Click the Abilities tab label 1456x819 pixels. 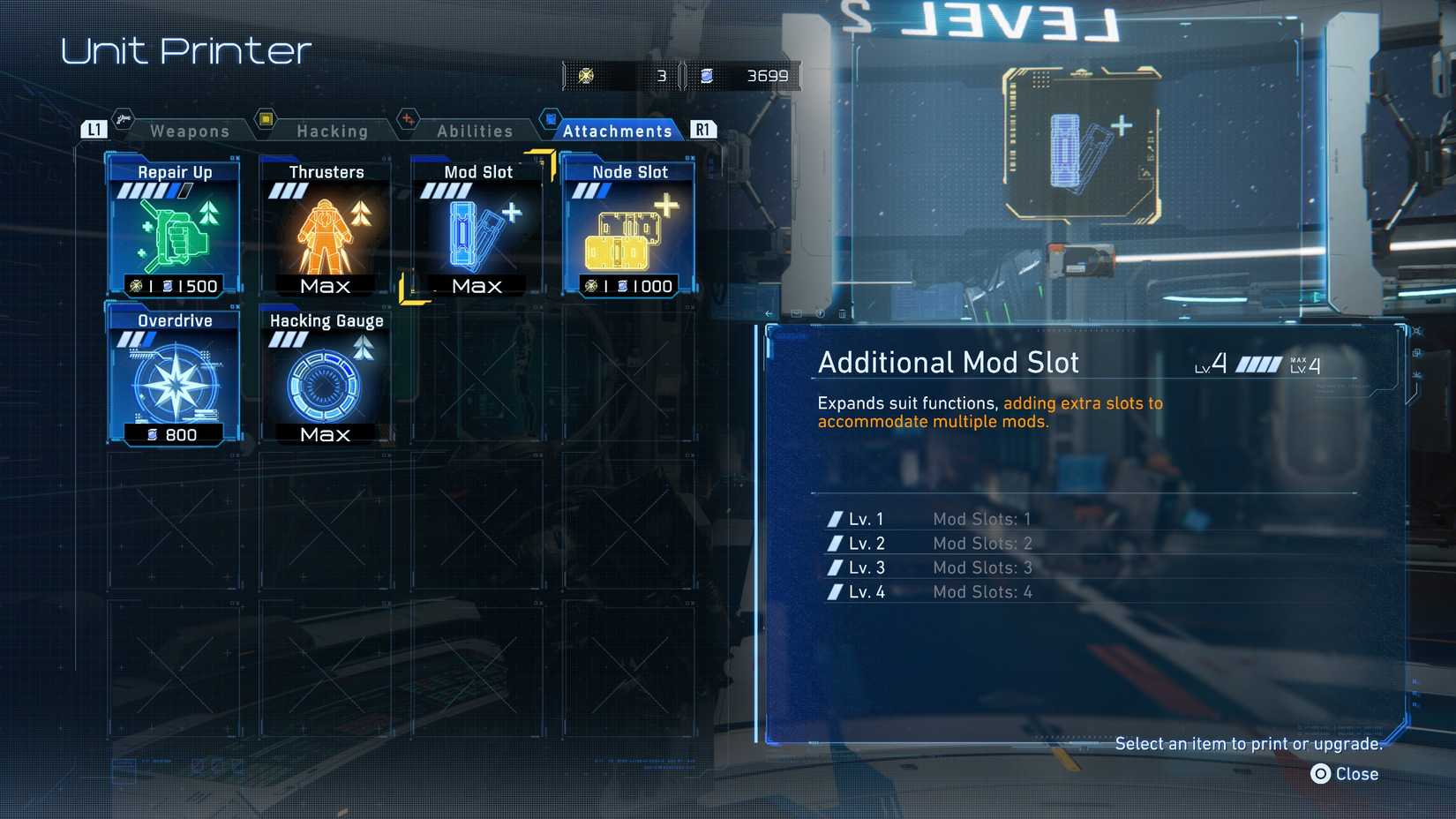coord(475,130)
